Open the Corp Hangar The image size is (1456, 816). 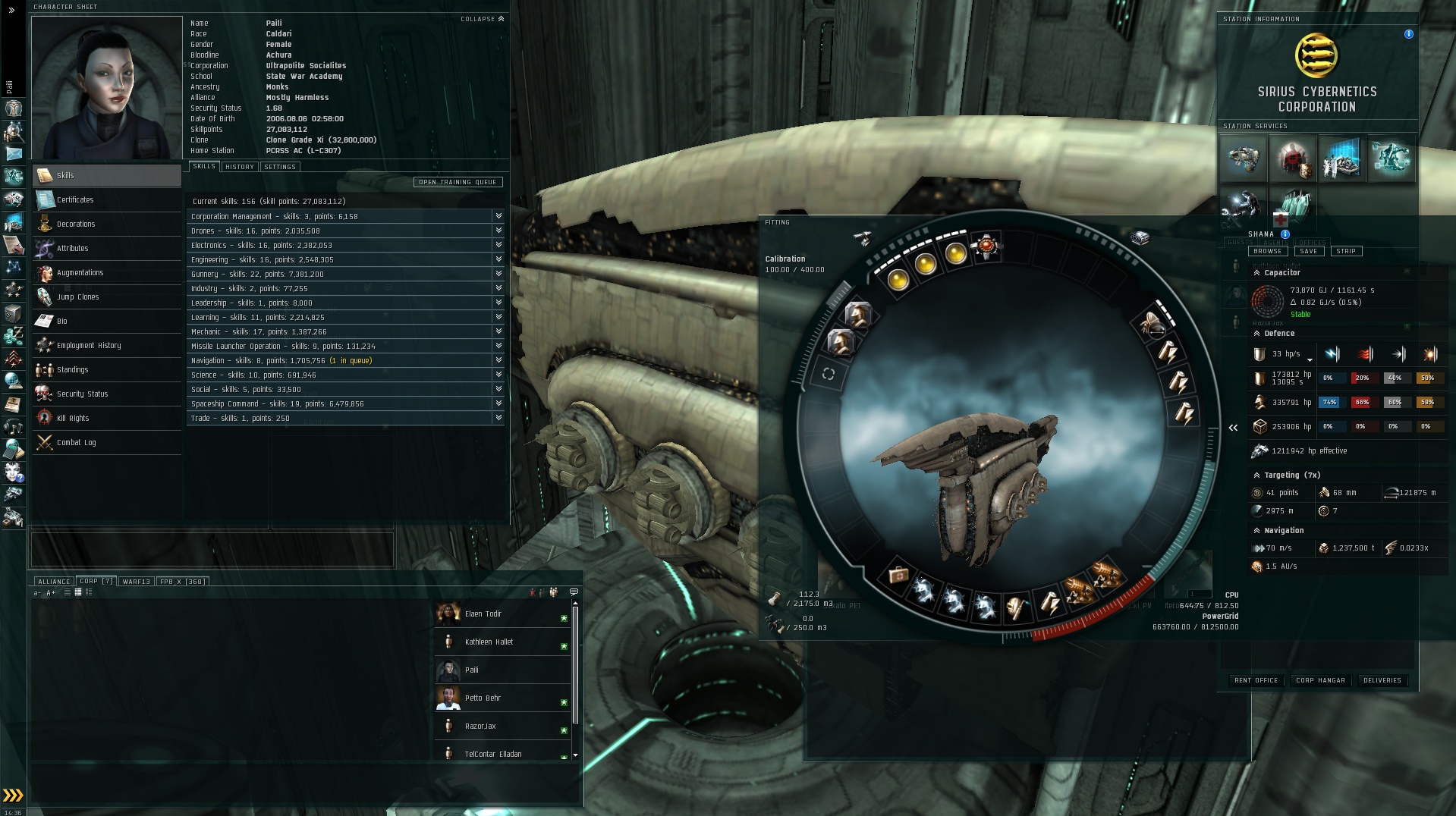point(1320,680)
